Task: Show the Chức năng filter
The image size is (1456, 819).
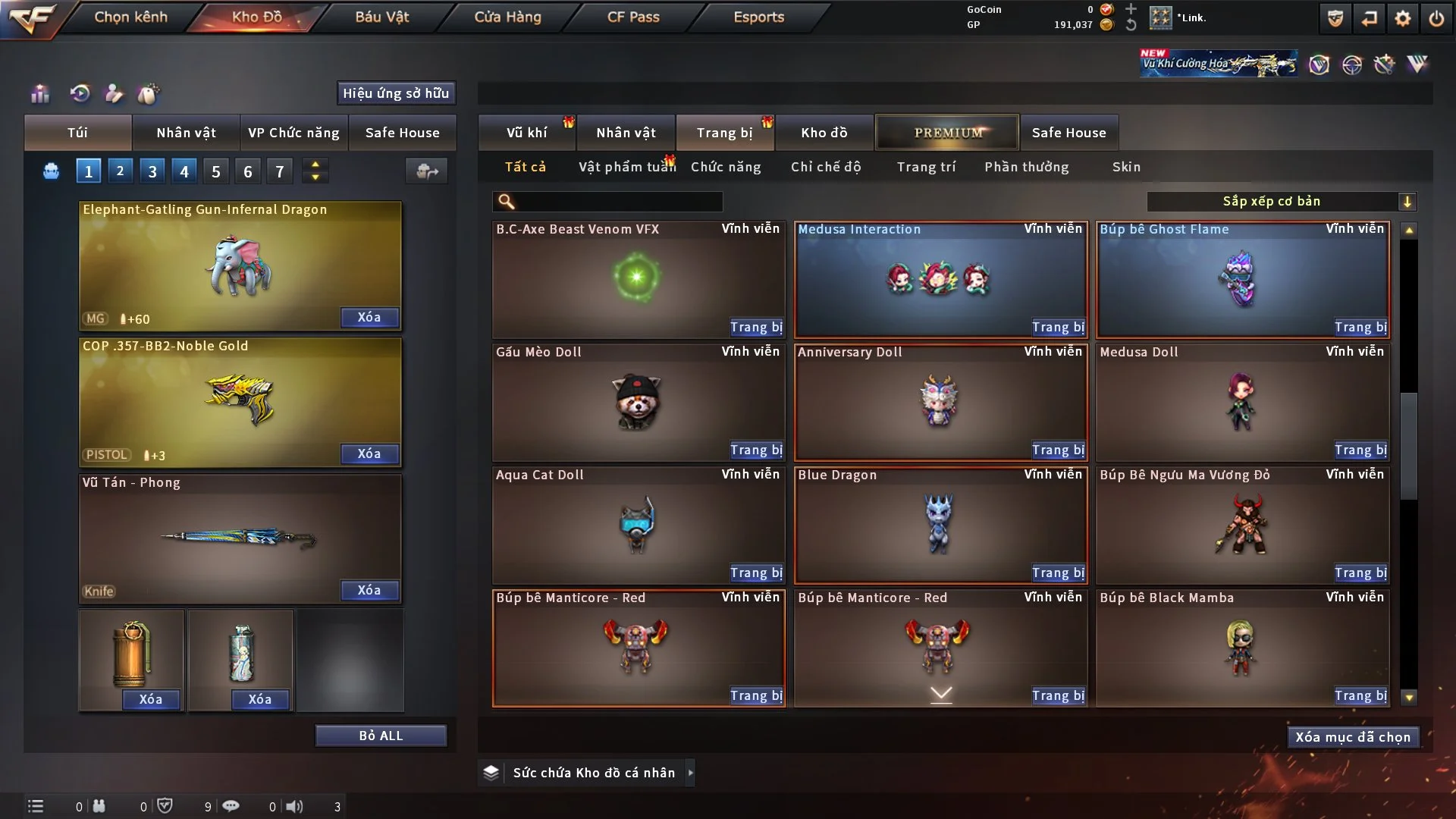Action: (x=726, y=167)
